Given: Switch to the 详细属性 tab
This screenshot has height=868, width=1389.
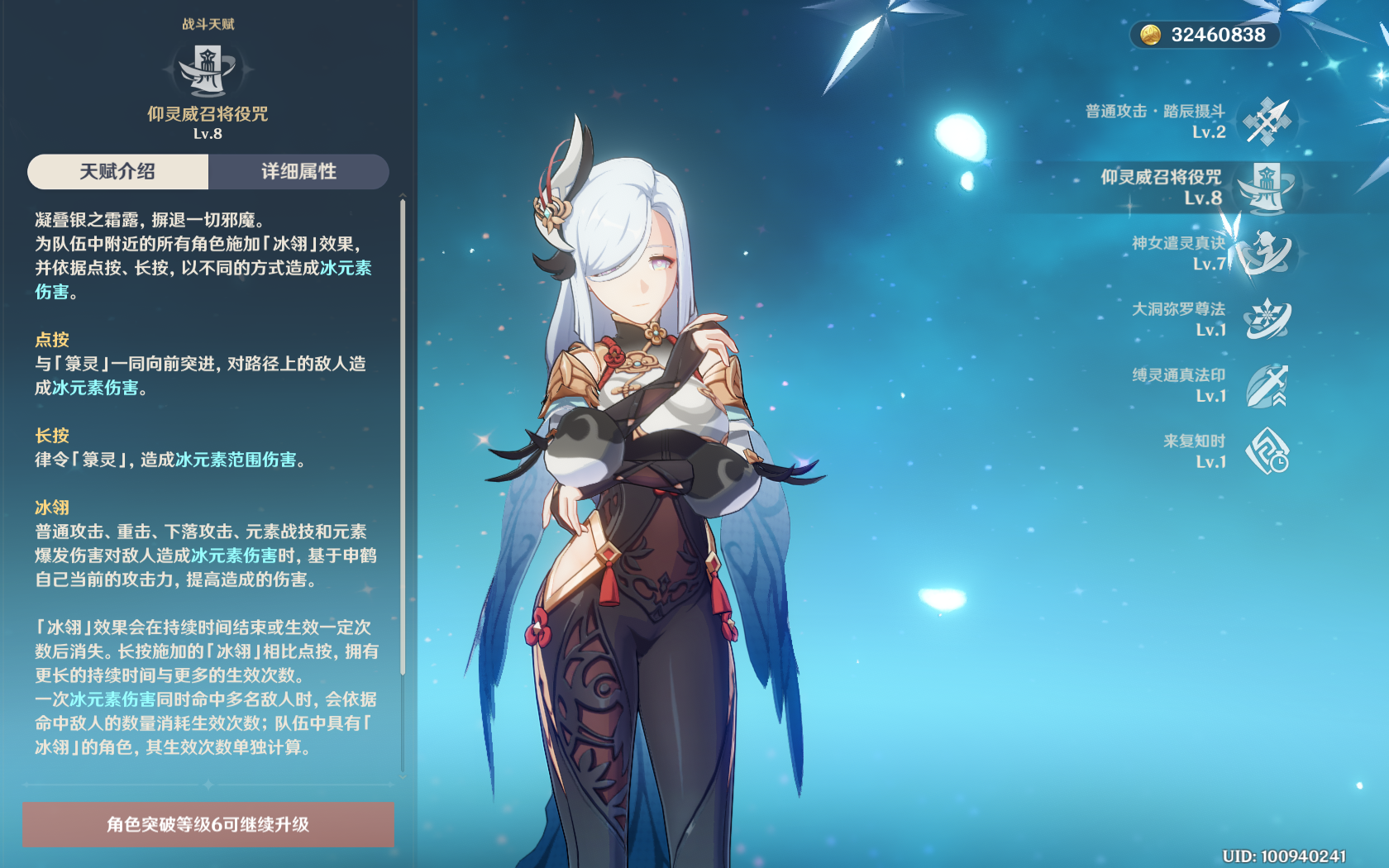Looking at the screenshot, I should [299, 172].
